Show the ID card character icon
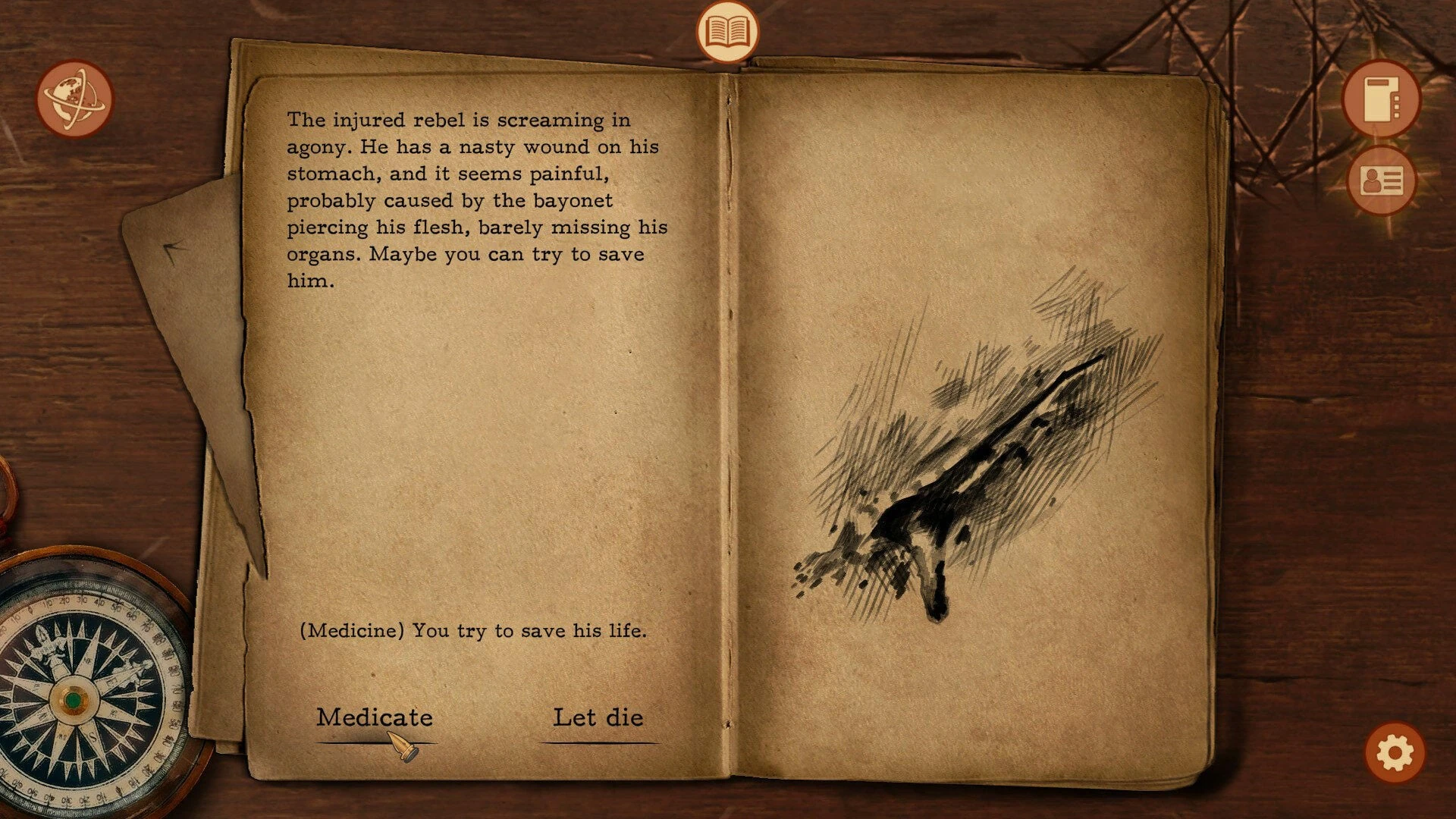 click(x=1381, y=180)
